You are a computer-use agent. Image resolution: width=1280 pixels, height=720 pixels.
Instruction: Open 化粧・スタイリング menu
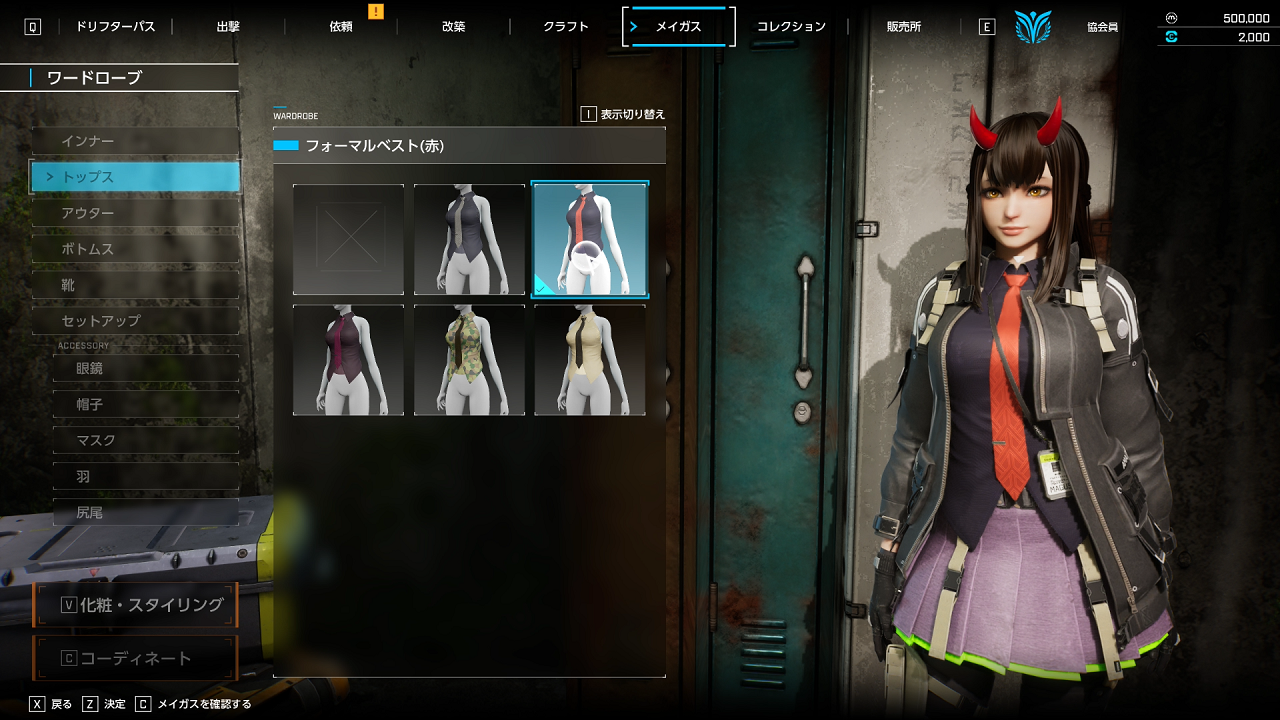(x=135, y=605)
